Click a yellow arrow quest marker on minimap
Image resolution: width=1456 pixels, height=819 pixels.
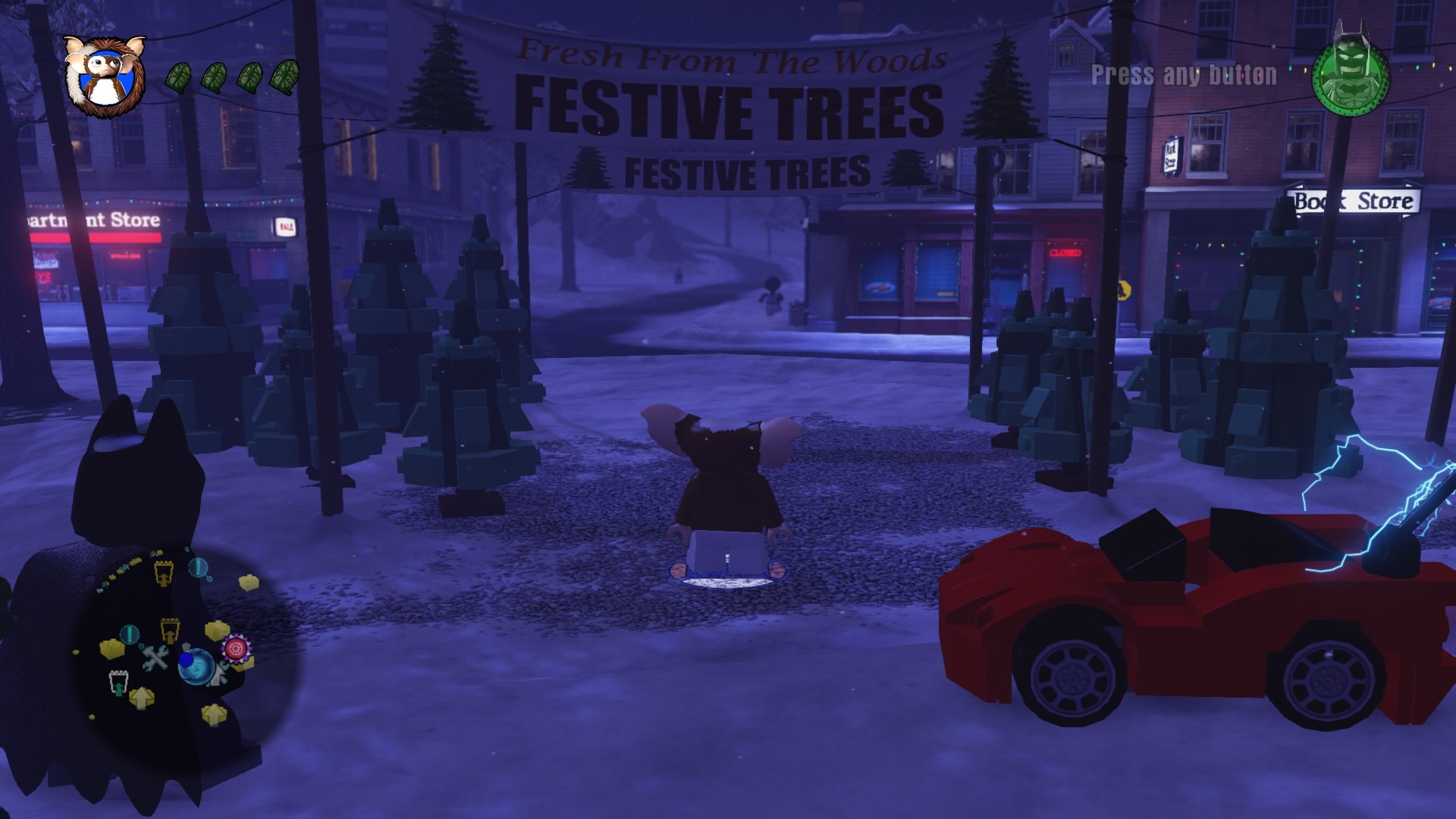tap(142, 697)
